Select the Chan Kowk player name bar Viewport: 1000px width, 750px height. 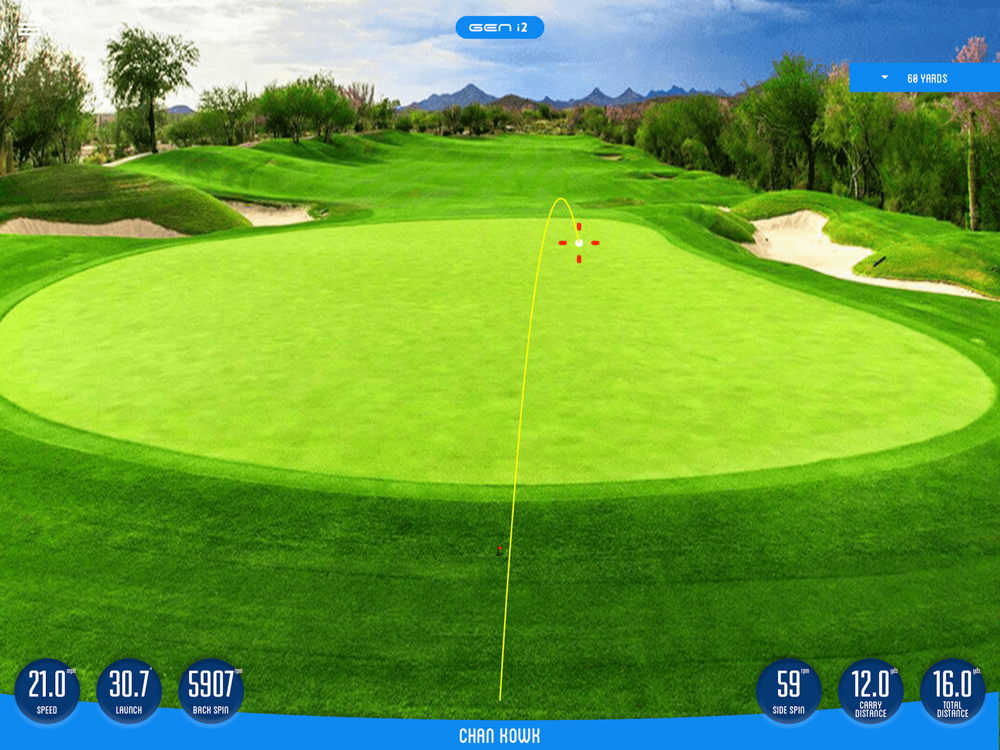tap(499, 736)
